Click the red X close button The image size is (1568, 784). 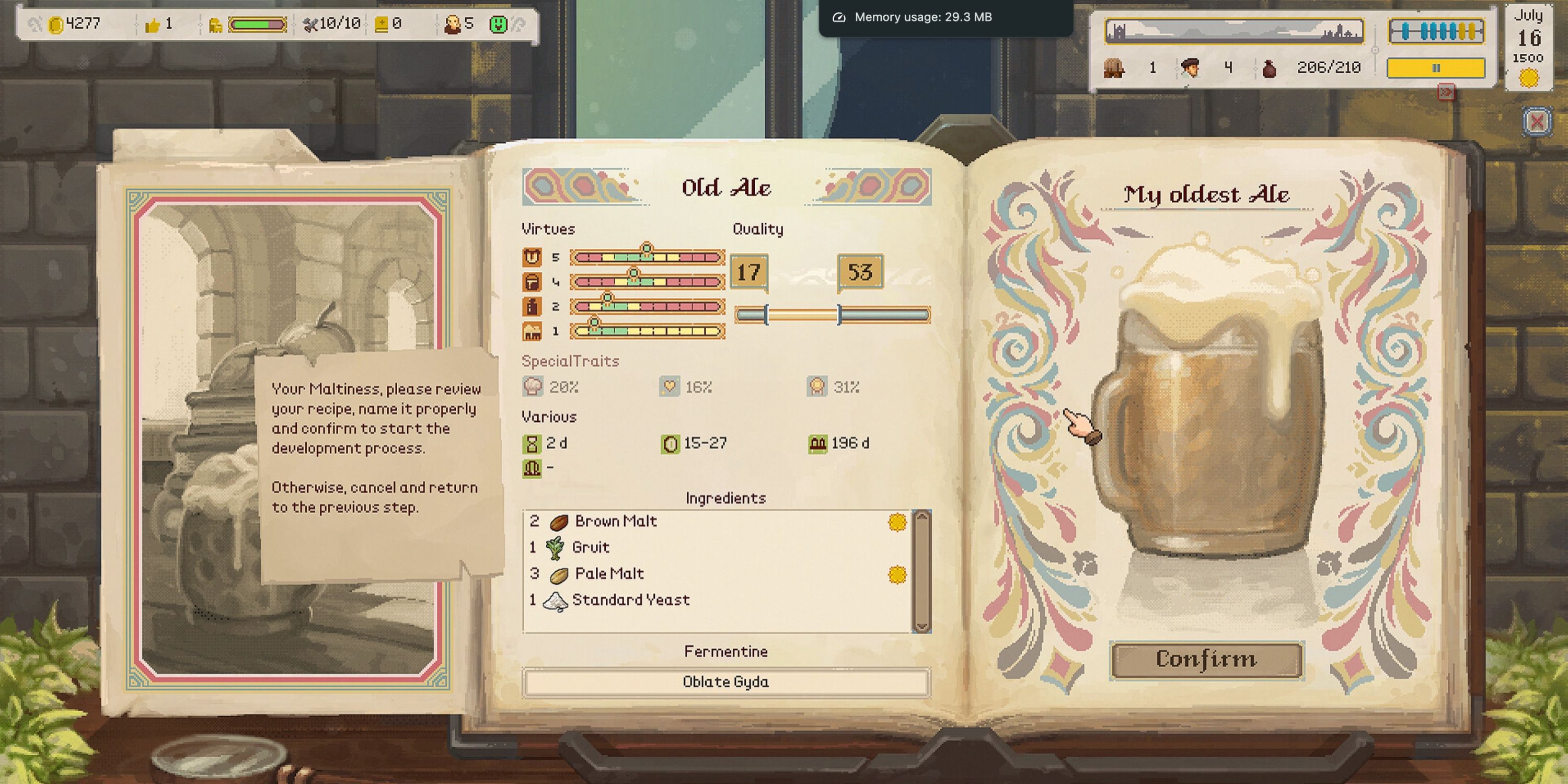pyautogui.click(x=1538, y=121)
